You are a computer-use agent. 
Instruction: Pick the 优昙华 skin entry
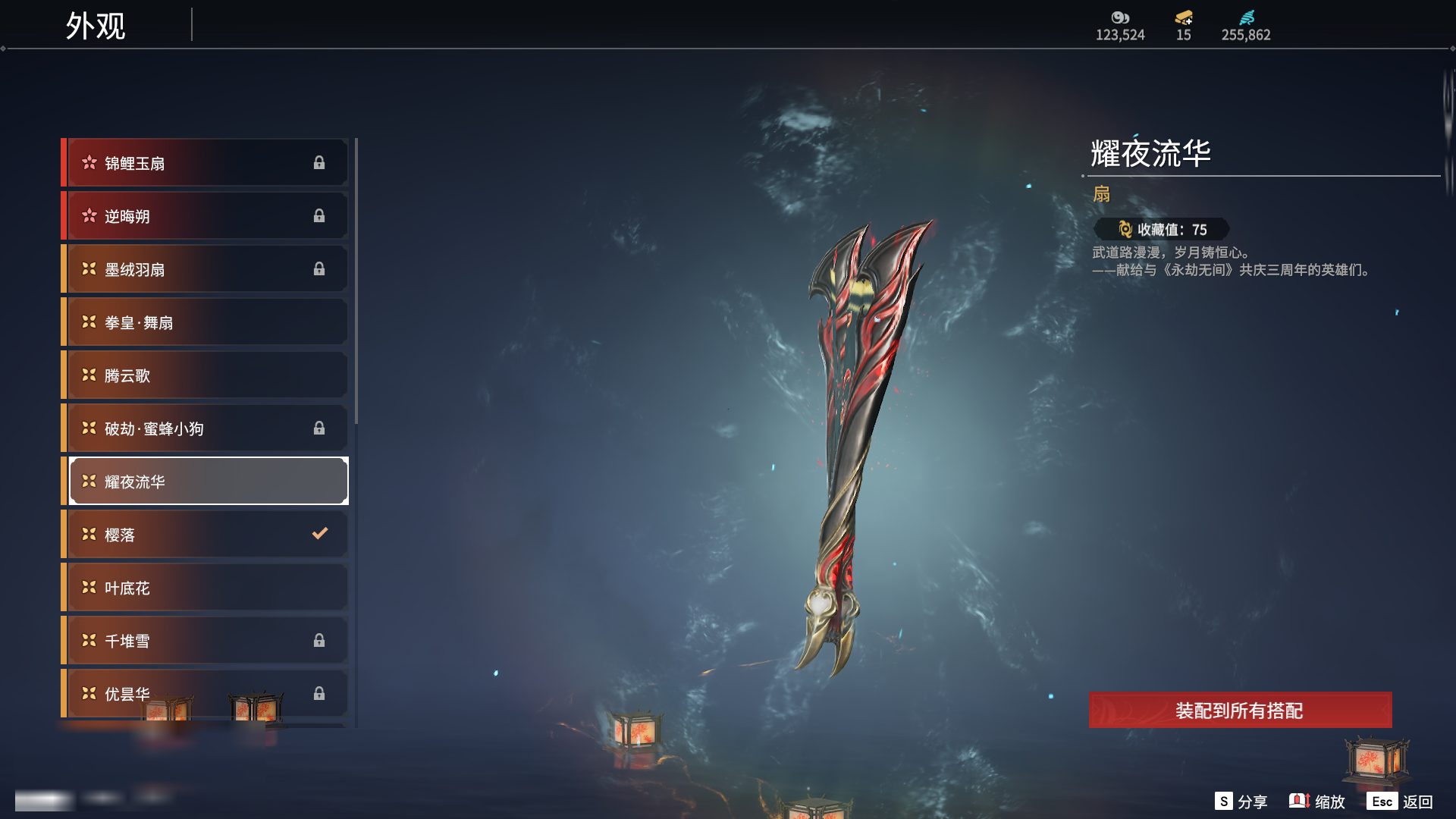point(206,692)
